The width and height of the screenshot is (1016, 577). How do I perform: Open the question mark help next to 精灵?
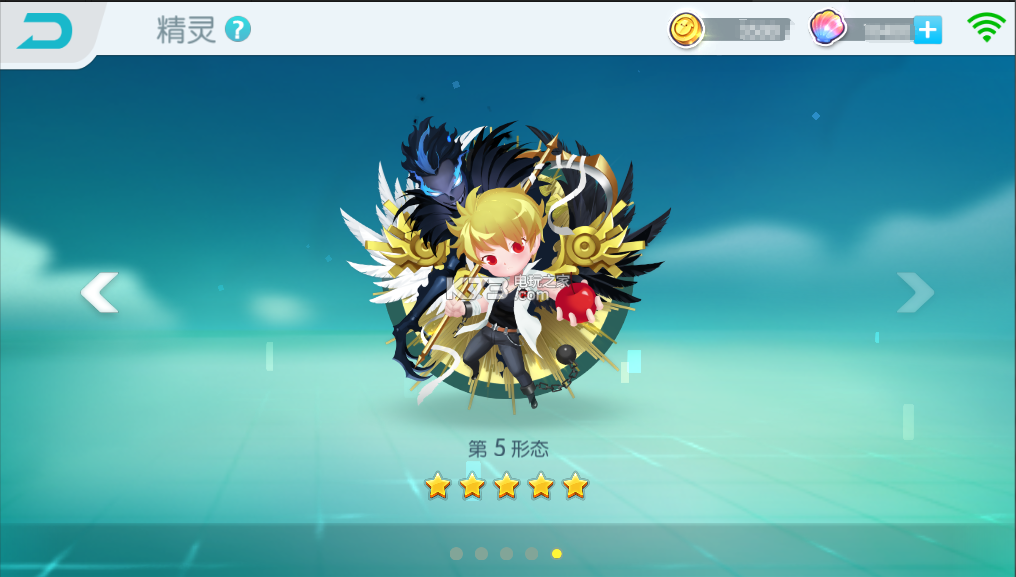(238, 29)
